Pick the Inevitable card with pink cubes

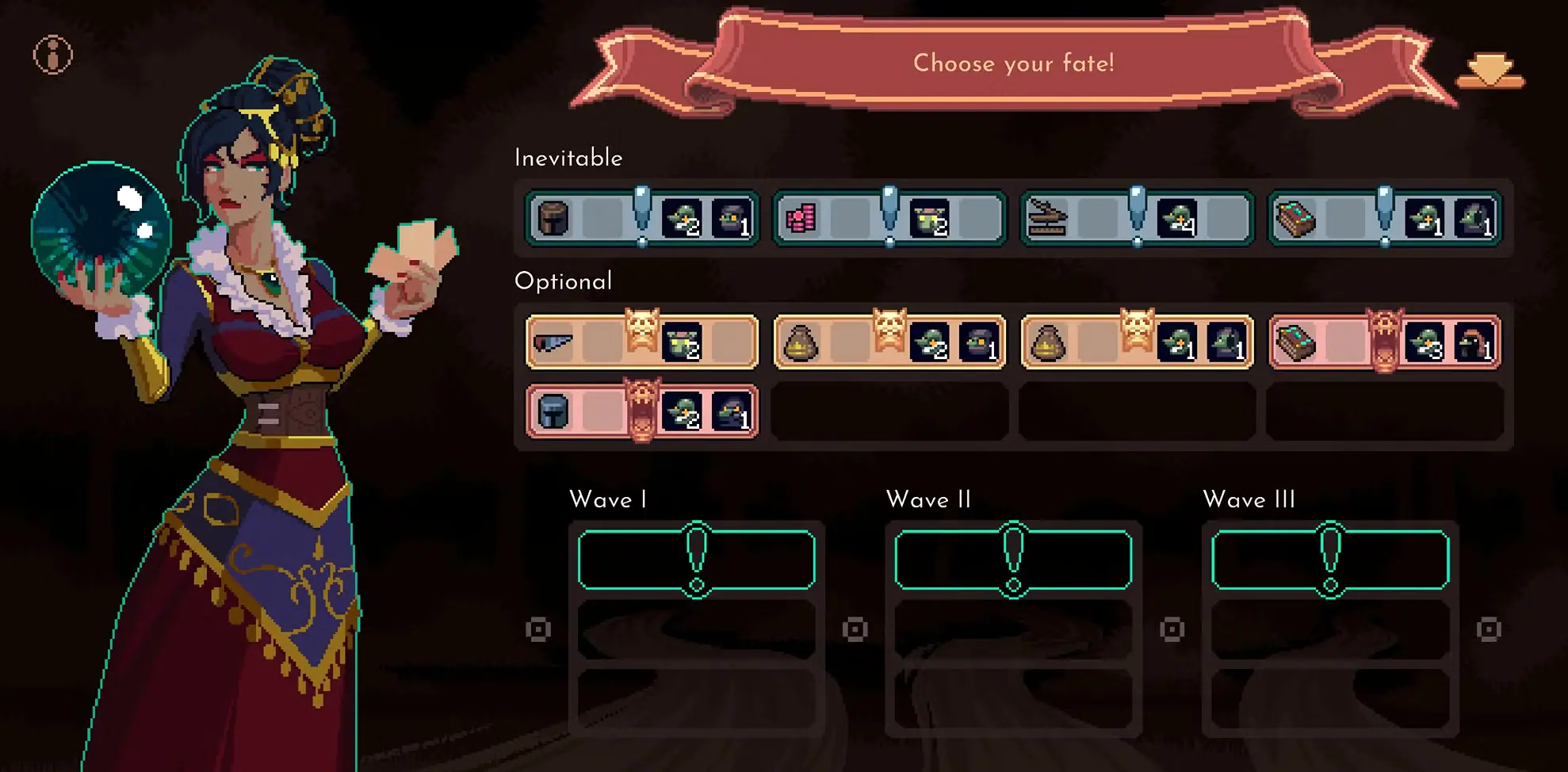pyautogui.click(x=889, y=218)
